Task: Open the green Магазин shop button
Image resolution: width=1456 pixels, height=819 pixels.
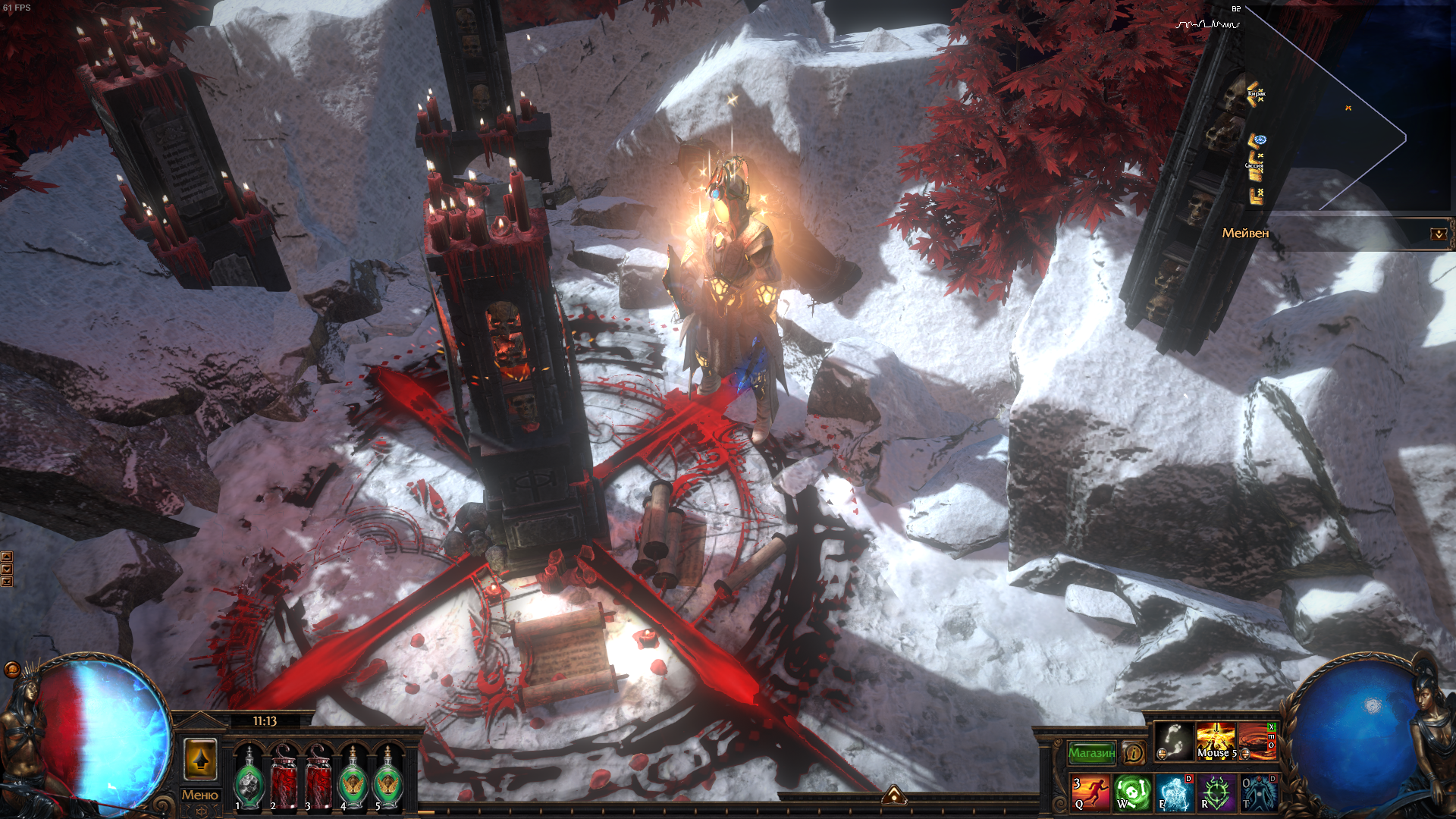Action: tap(1091, 752)
